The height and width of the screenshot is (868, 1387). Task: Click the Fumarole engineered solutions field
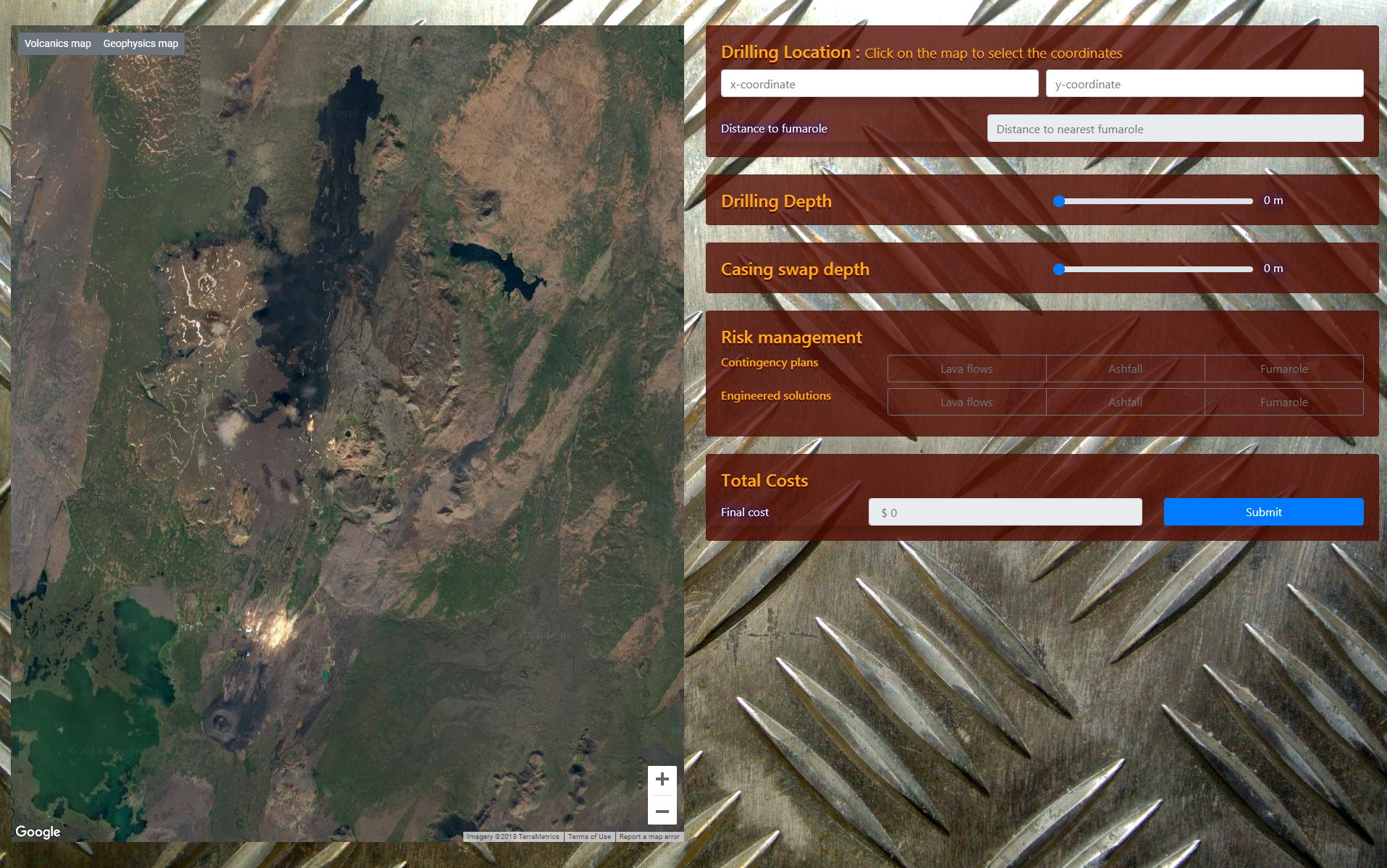(x=1284, y=402)
